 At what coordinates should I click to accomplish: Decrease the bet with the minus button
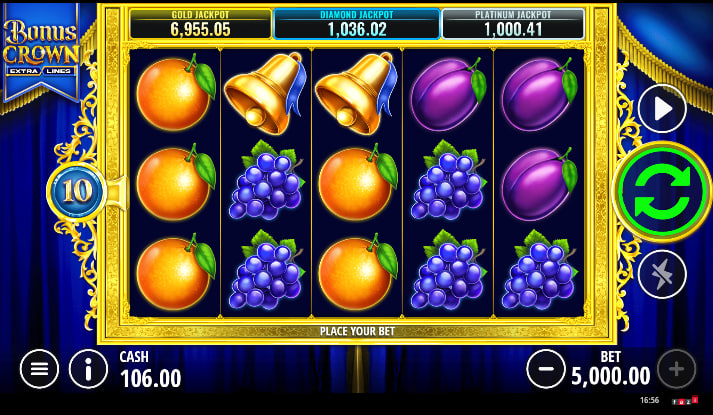point(546,369)
